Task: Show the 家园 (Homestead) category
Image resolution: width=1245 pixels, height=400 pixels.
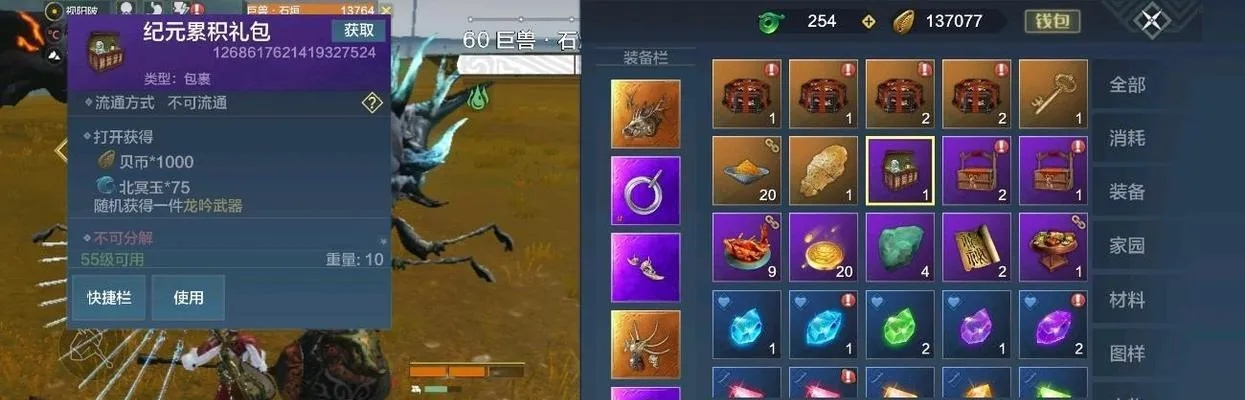Action: [x=1127, y=245]
